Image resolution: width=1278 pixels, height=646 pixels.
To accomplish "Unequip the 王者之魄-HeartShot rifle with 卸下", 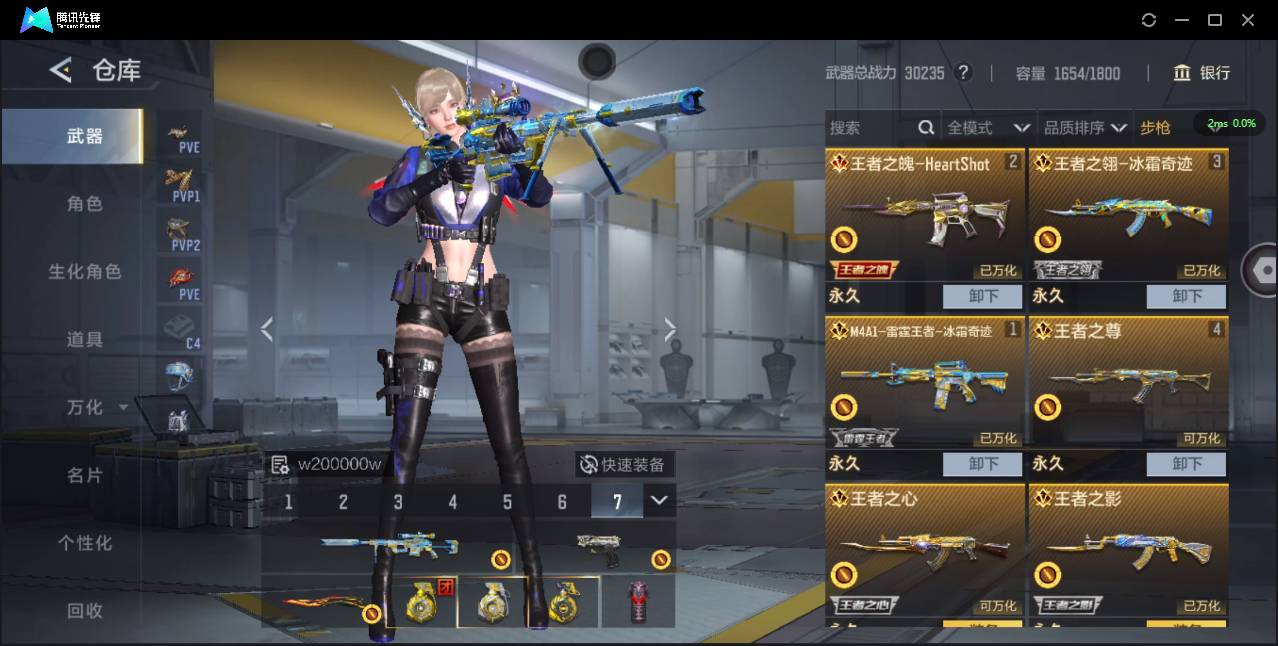I will pyautogui.click(x=982, y=297).
